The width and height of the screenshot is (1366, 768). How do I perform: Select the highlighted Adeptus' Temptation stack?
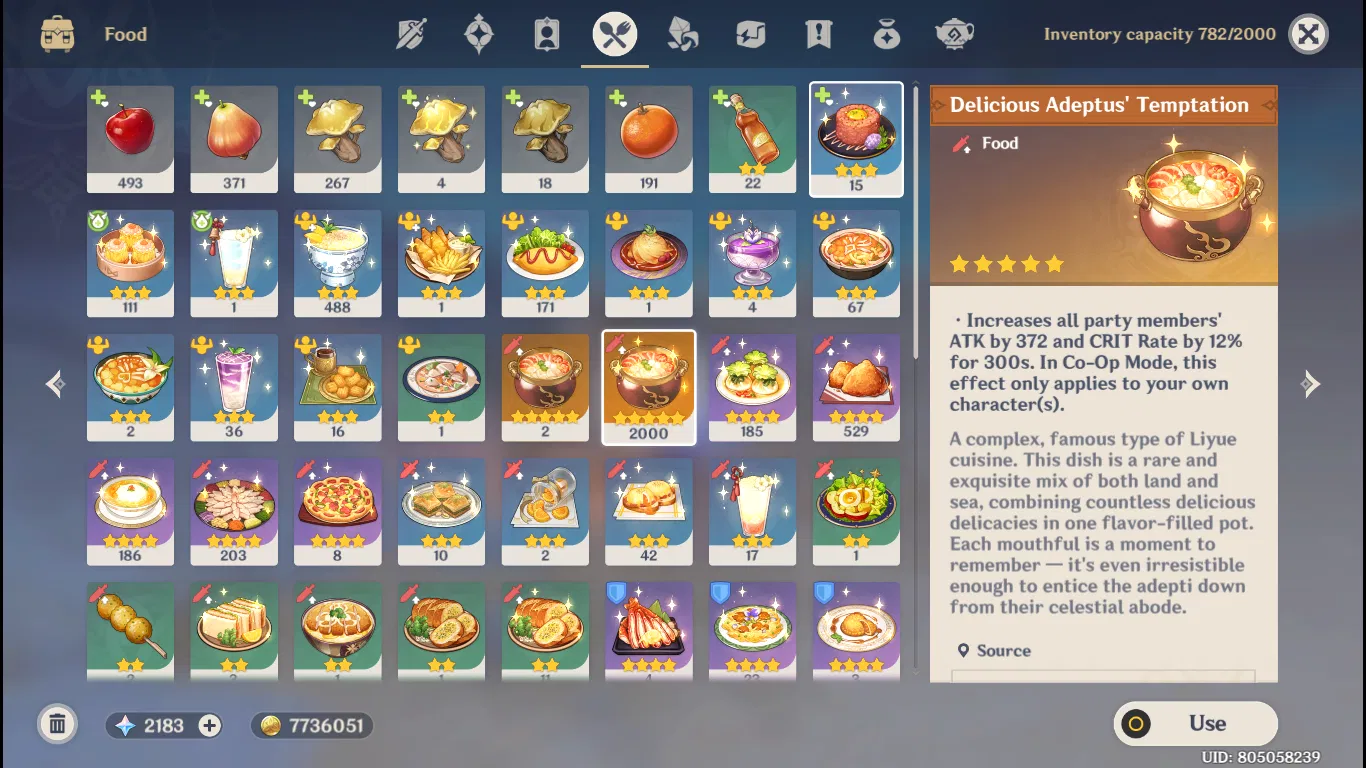648,387
